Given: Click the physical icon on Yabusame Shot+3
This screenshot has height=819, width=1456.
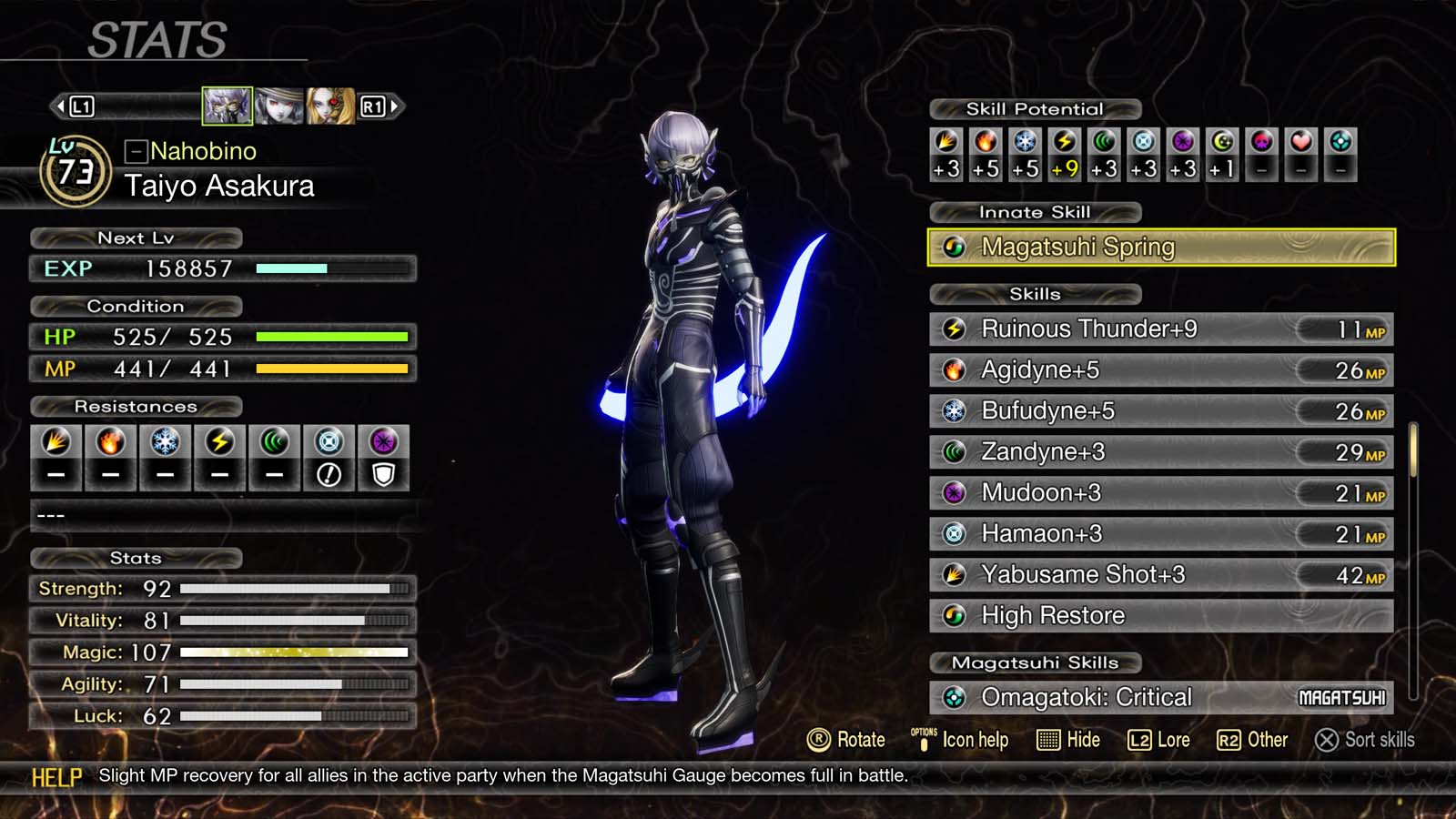Looking at the screenshot, I should (954, 575).
